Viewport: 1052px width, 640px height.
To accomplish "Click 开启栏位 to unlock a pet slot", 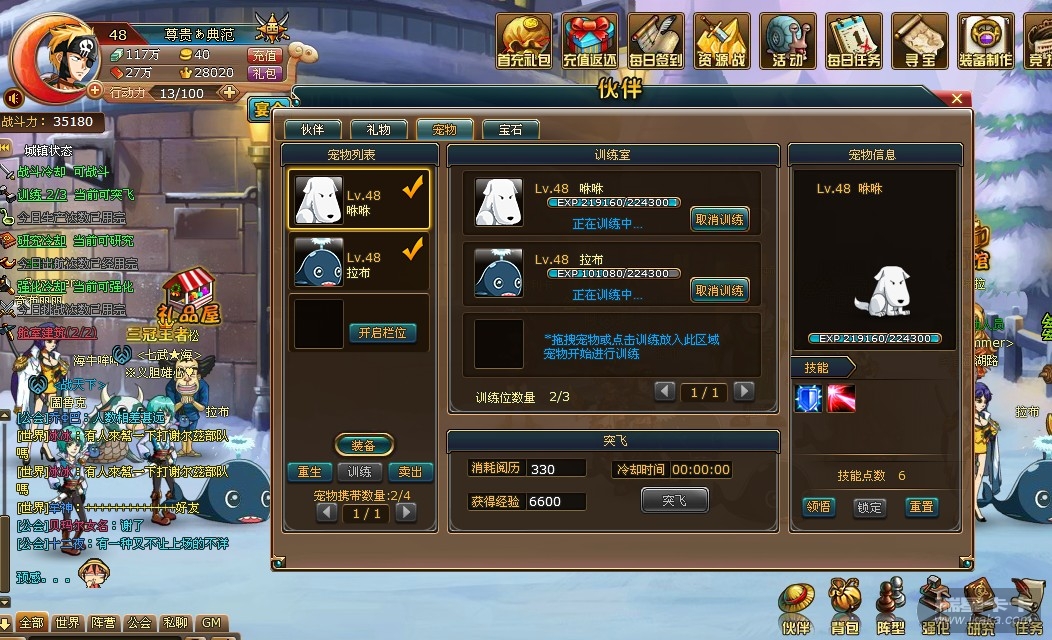I will click(x=382, y=333).
